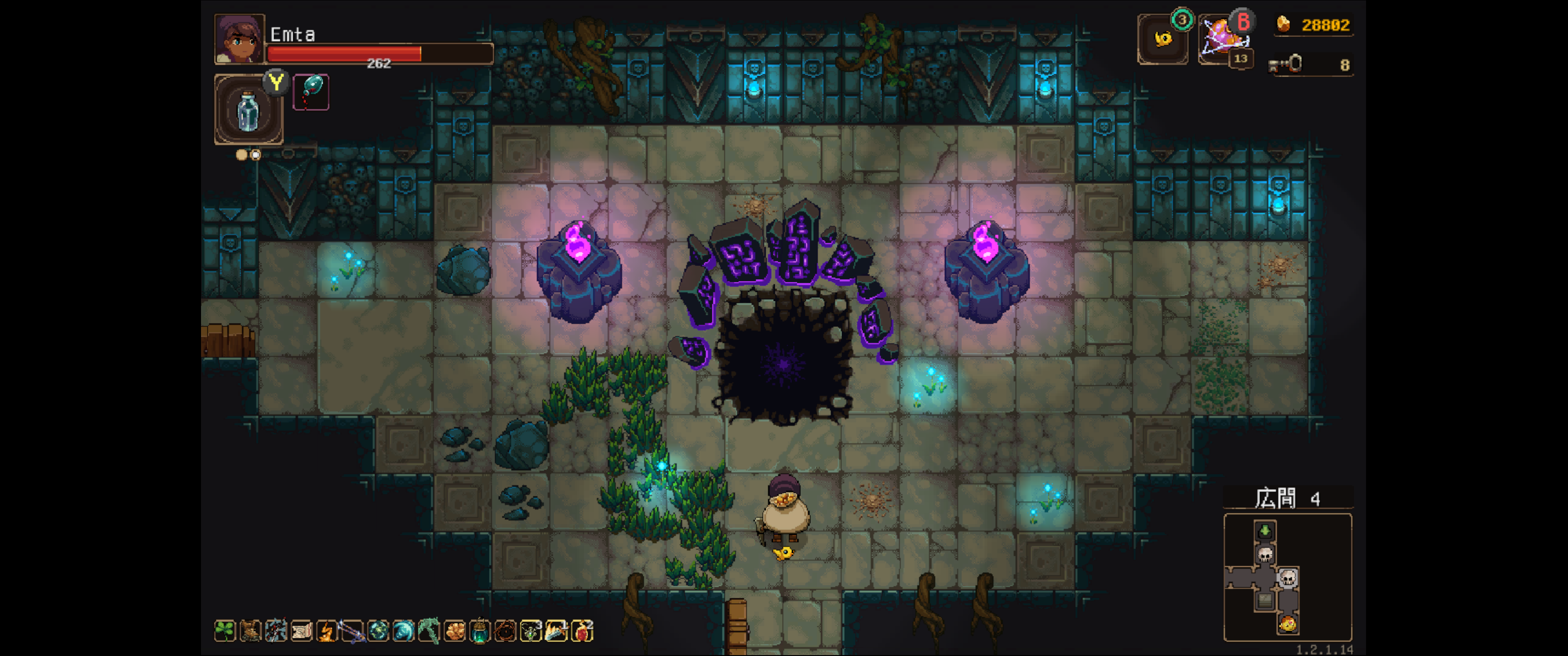The width and height of the screenshot is (1568, 656).
Task: Click the four-leaf clover relic
Action: [x=225, y=631]
